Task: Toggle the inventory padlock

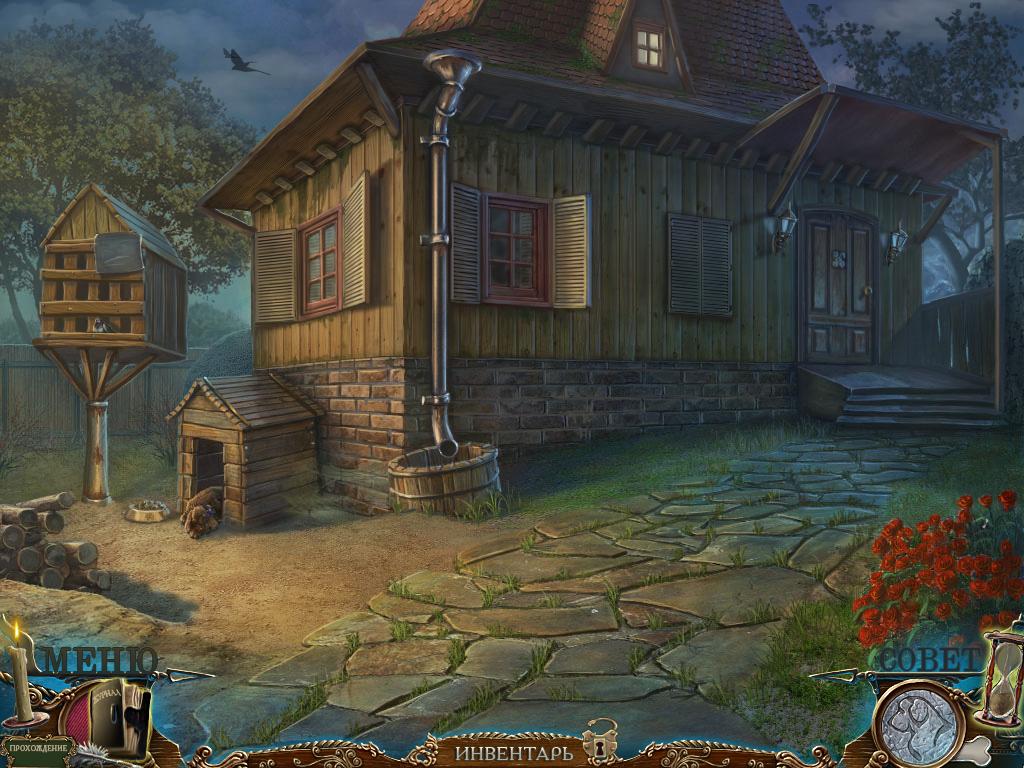Action: pyautogui.click(x=601, y=740)
